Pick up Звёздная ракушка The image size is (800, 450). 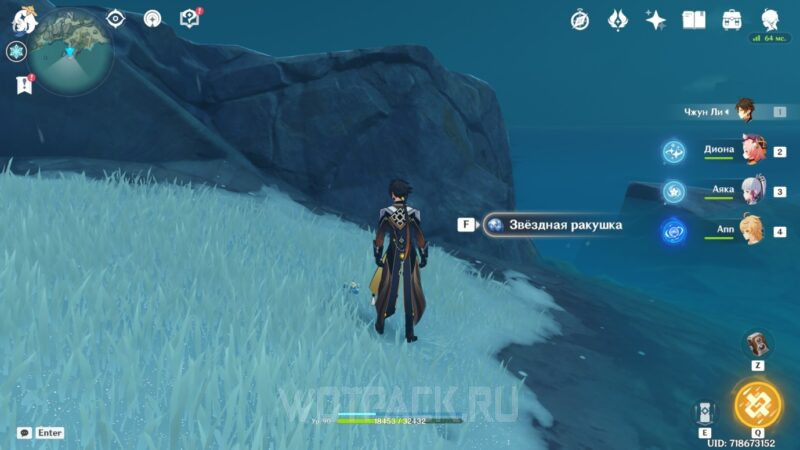pos(553,225)
